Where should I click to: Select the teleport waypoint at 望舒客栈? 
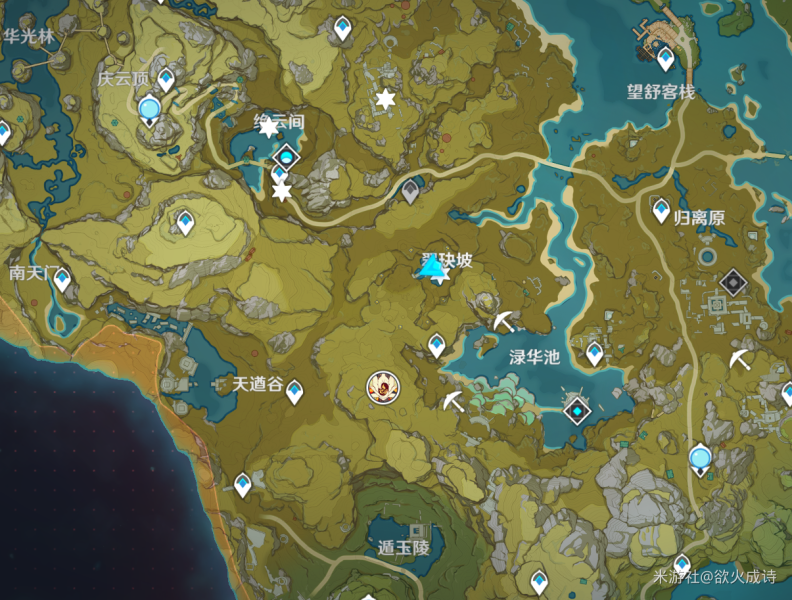coord(665,59)
